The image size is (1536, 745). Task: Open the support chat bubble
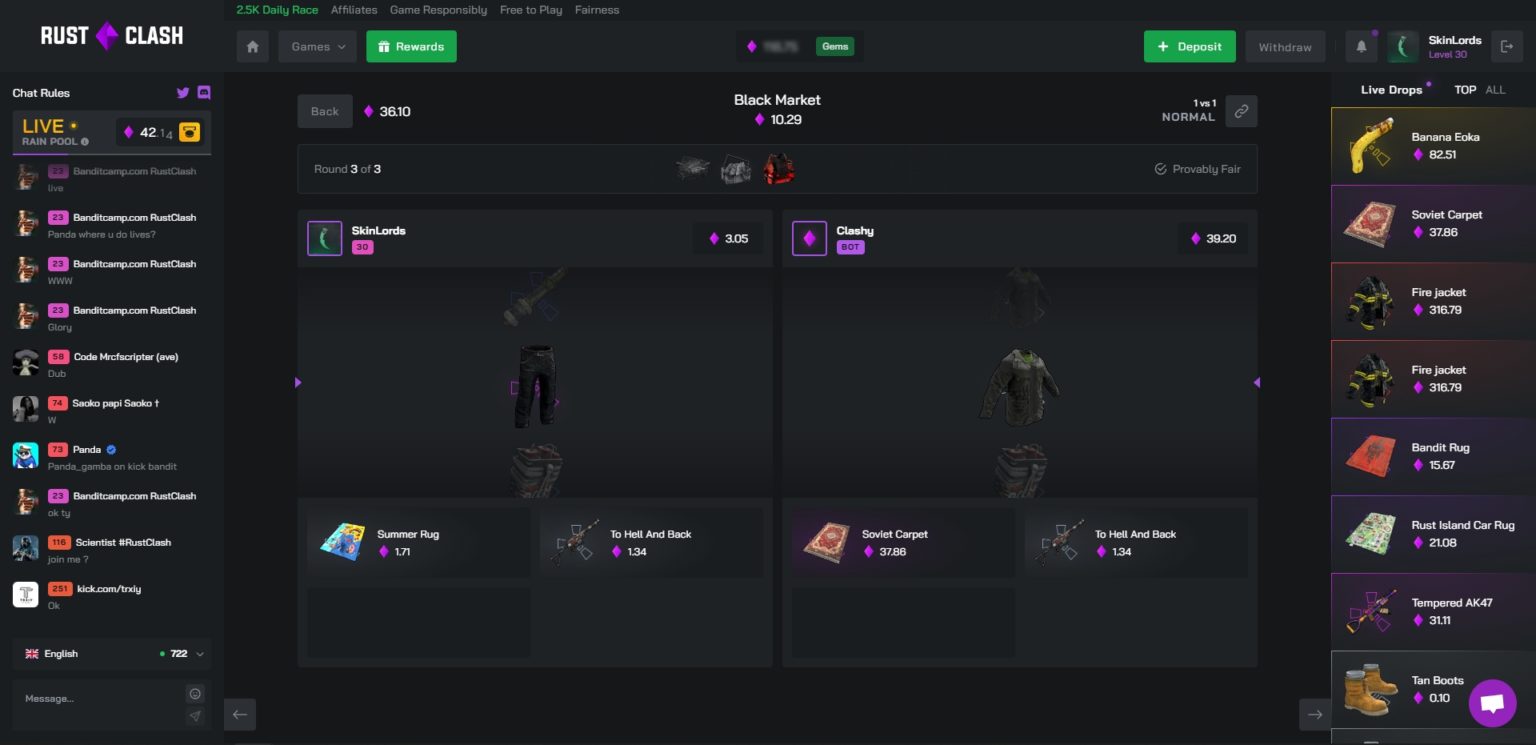pos(1492,703)
